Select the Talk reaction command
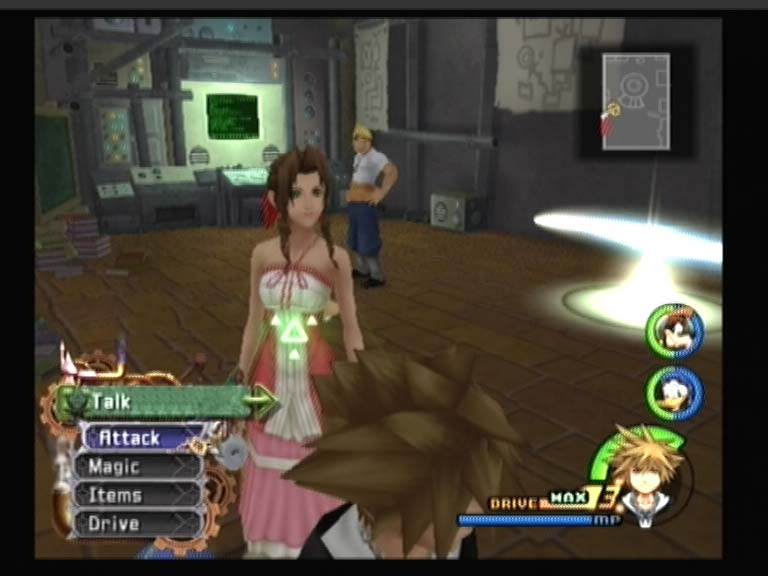 [x=160, y=402]
